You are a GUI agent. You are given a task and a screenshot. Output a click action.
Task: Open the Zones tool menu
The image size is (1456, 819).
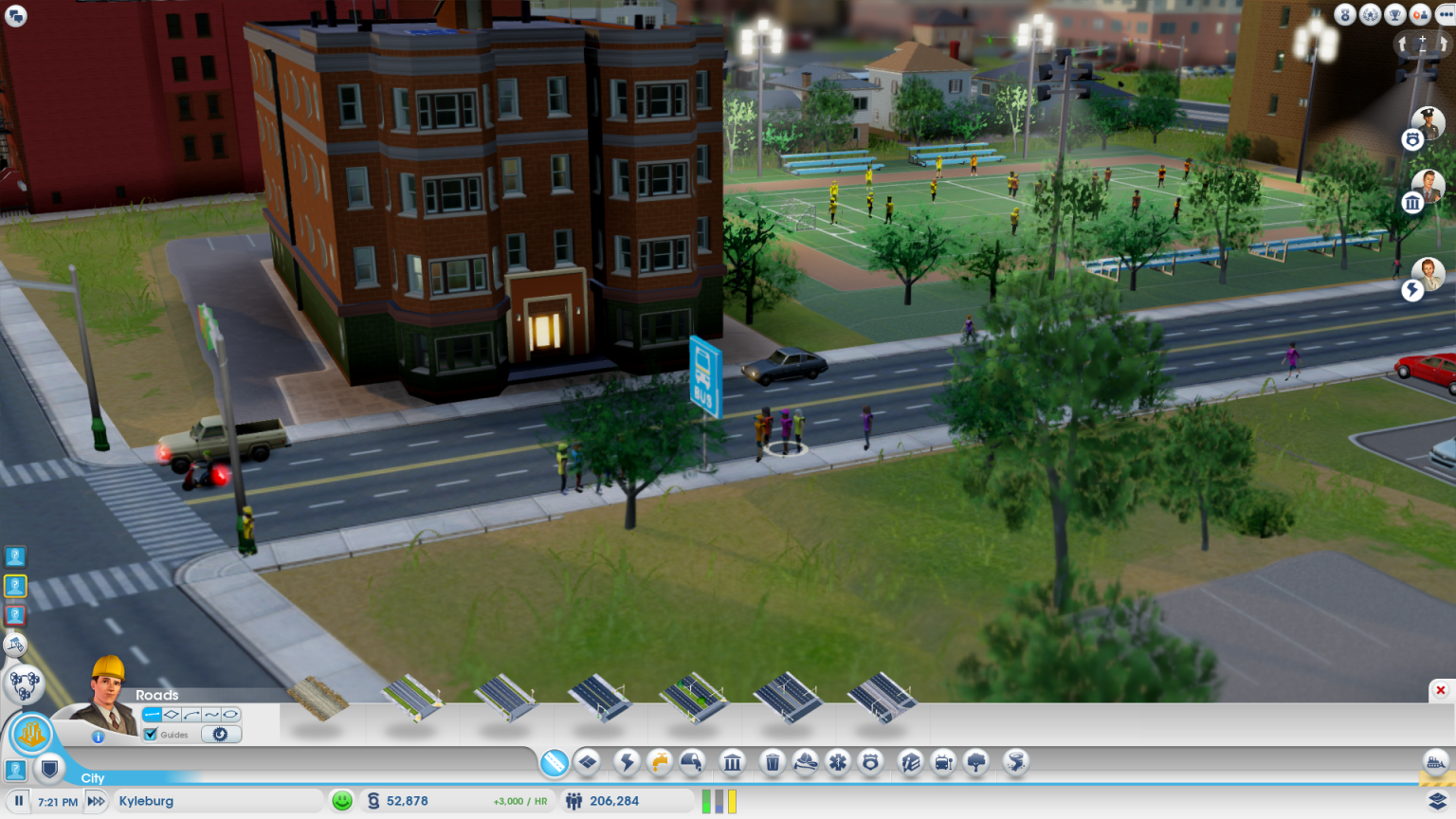coord(589,761)
